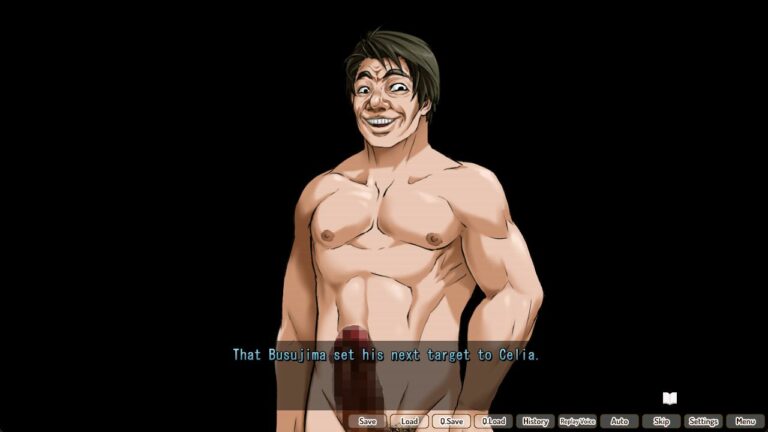Click the white book icon
The width and height of the screenshot is (768, 432).
point(669,398)
